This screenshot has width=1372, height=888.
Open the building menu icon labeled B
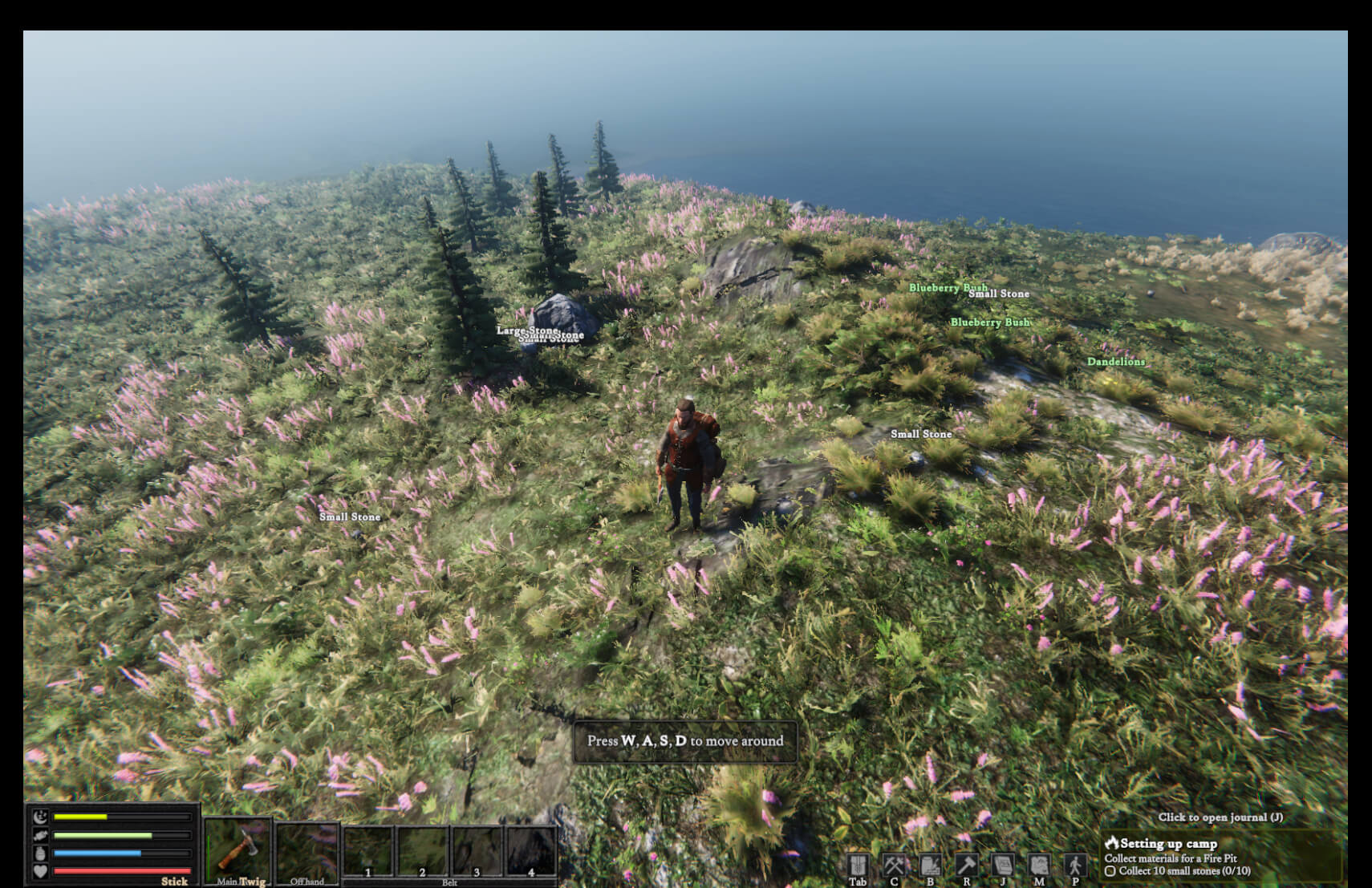click(931, 864)
